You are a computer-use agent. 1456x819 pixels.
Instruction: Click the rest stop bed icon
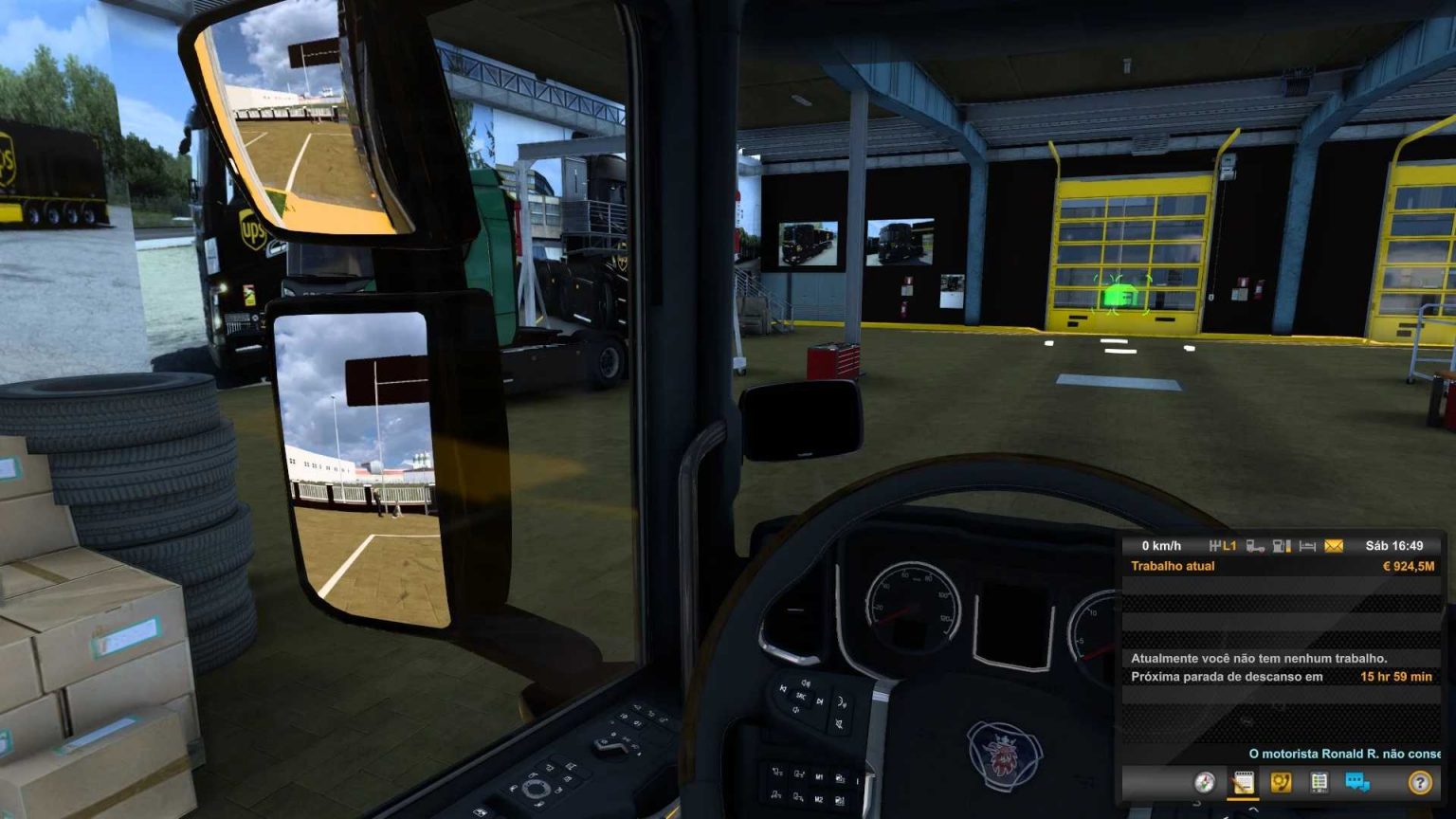pos(1307,546)
